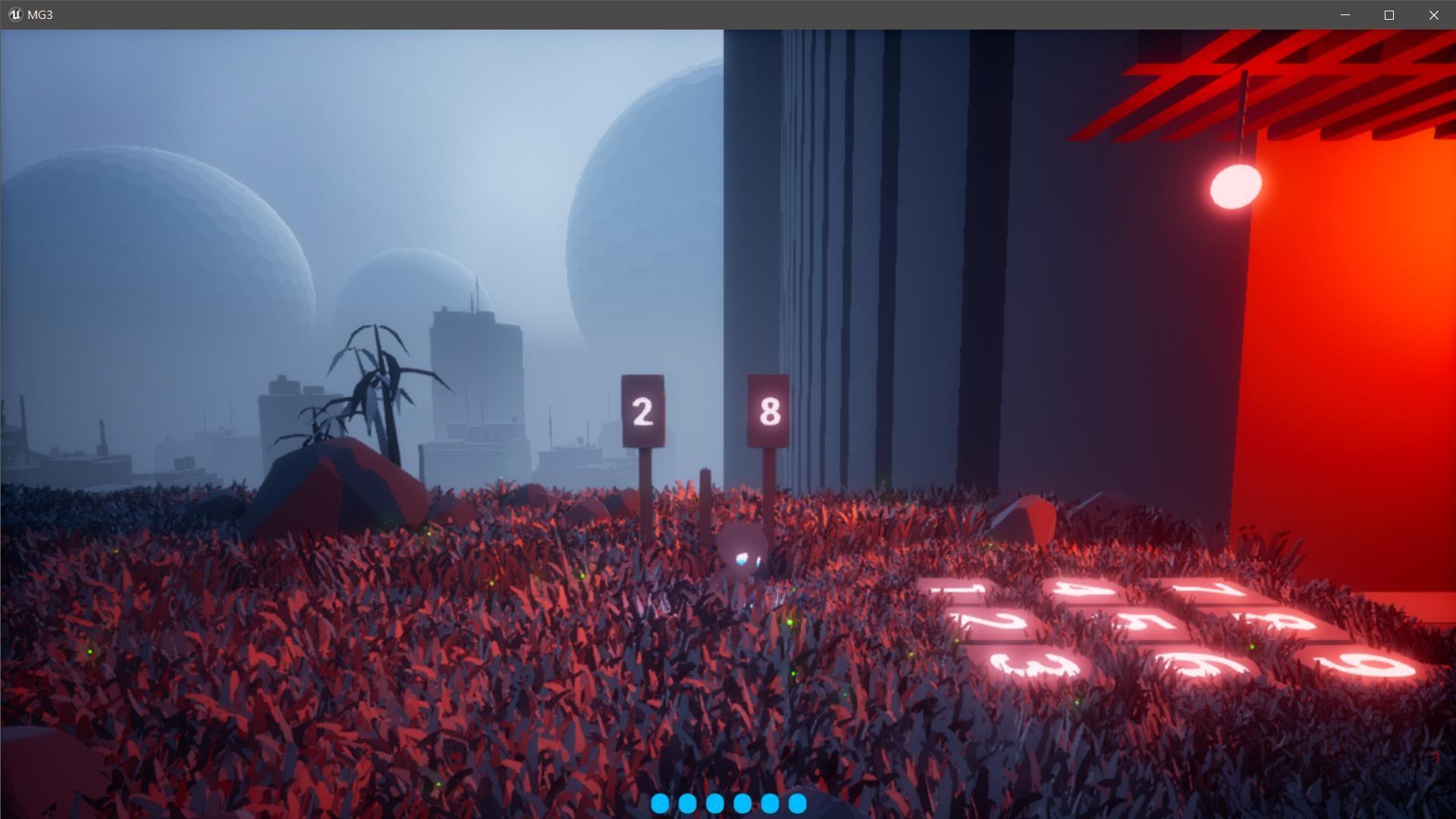Close the MG3 game window
1456x819 pixels.
pyautogui.click(x=1433, y=15)
